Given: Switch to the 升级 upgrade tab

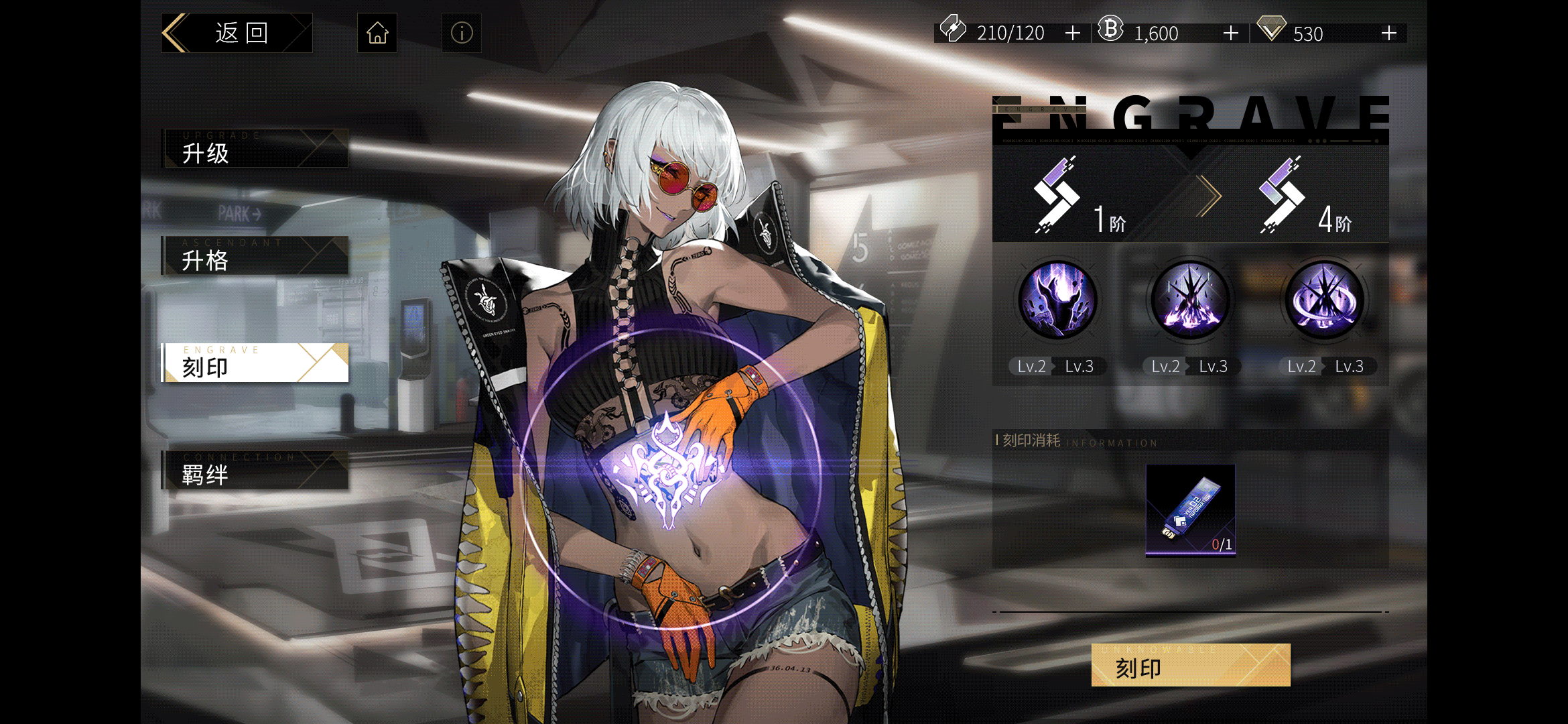Looking at the screenshot, I should coord(255,148).
